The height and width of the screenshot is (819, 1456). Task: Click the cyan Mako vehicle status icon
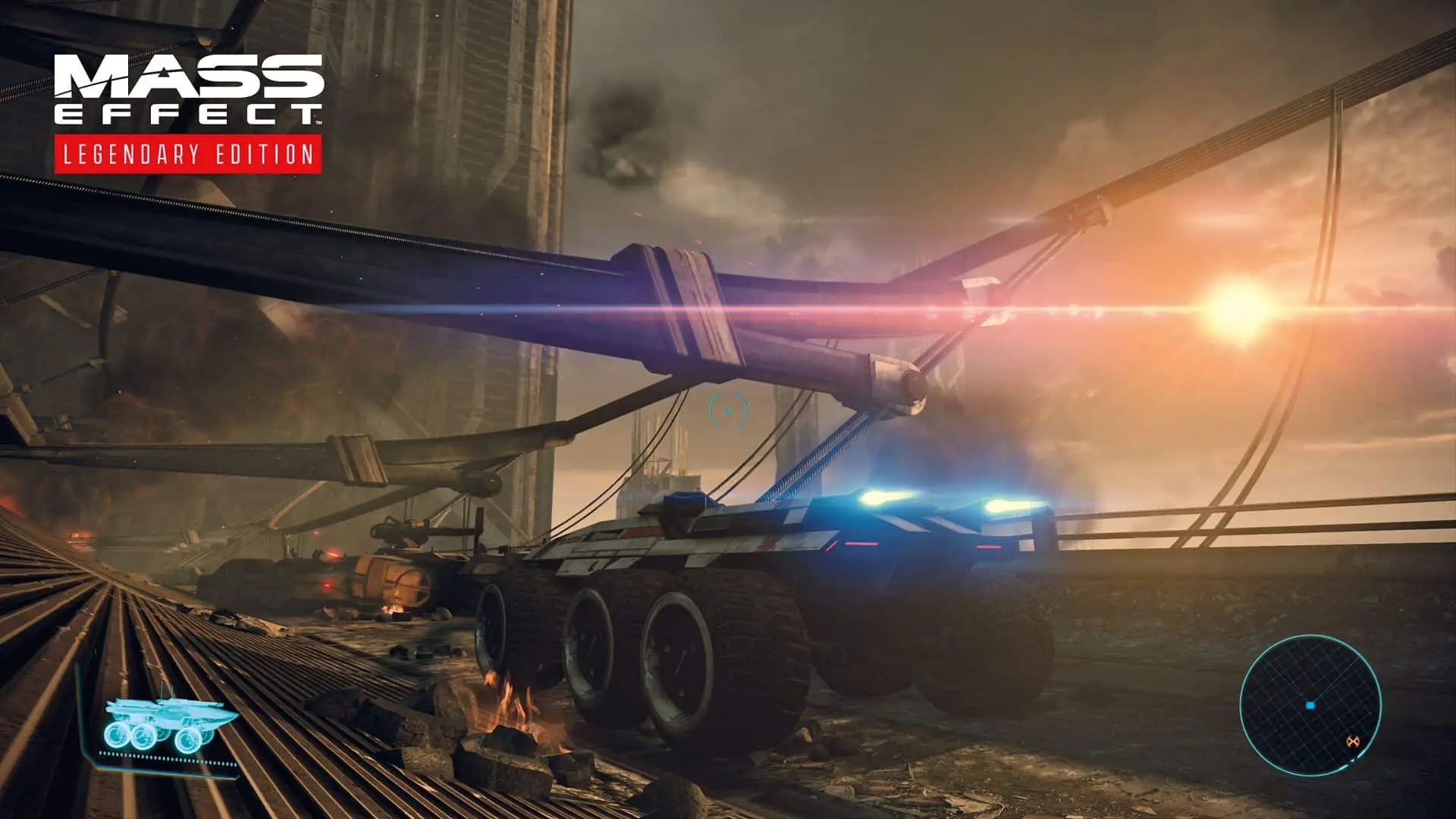click(x=170, y=725)
